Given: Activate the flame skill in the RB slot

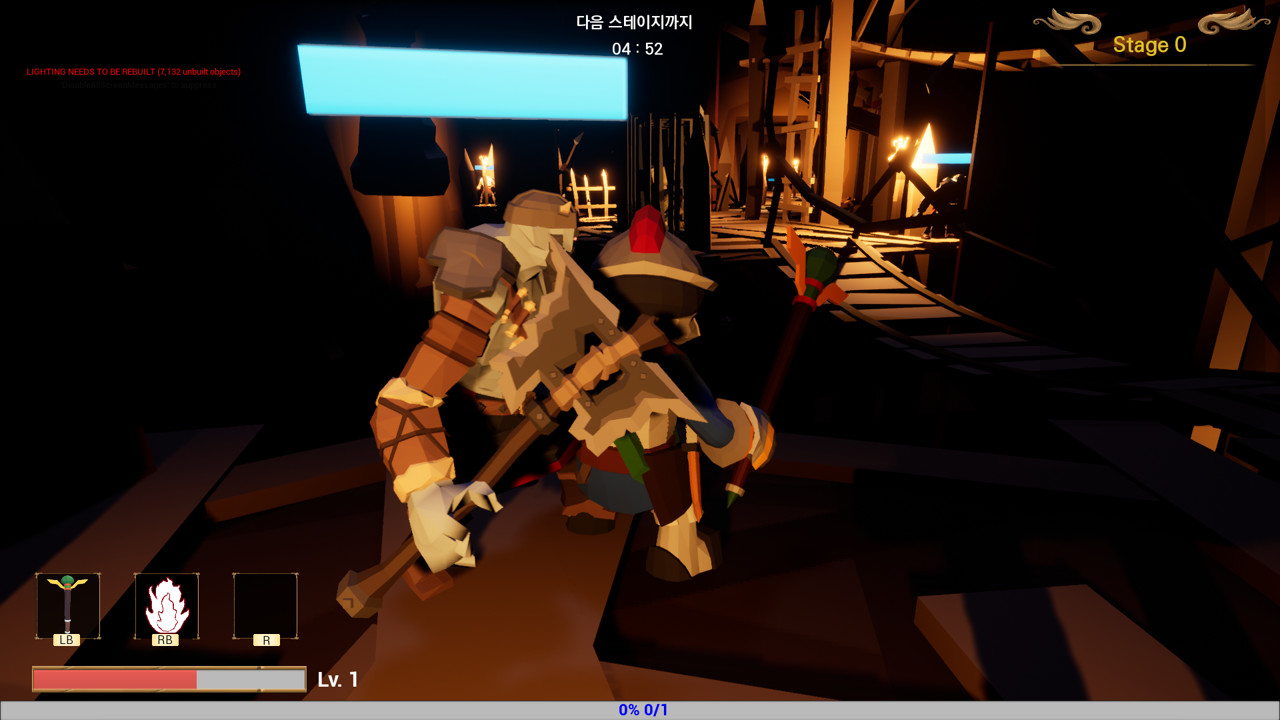Looking at the screenshot, I should click(165, 605).
